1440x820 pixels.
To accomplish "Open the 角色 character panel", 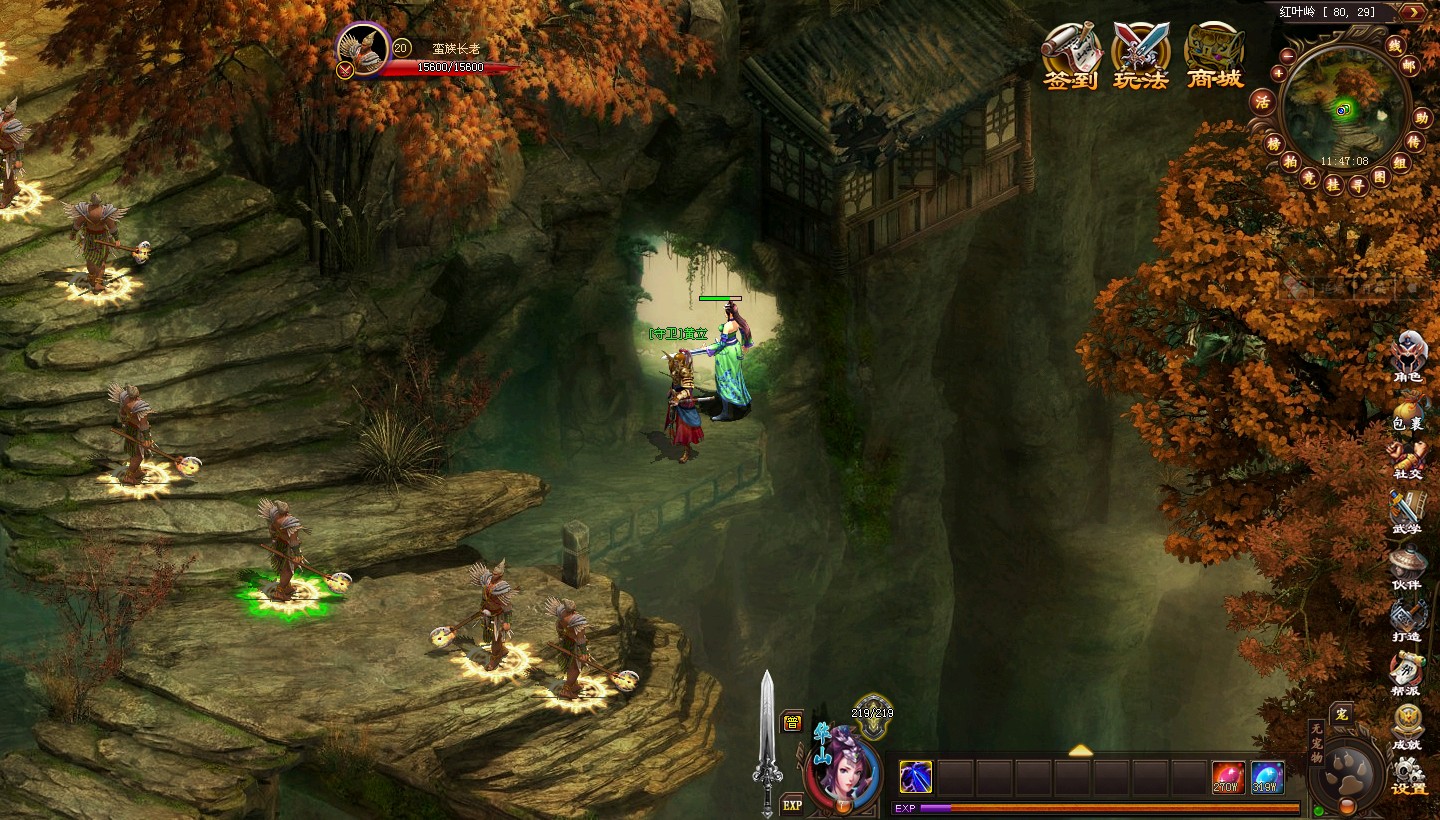I will tap(1408, 356).
